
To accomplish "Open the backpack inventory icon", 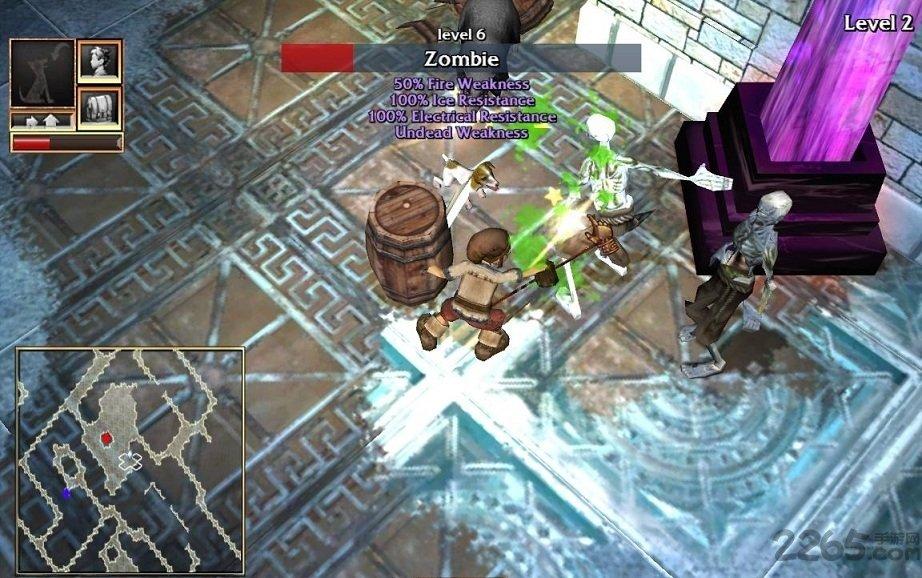I will tap(99, 107).
